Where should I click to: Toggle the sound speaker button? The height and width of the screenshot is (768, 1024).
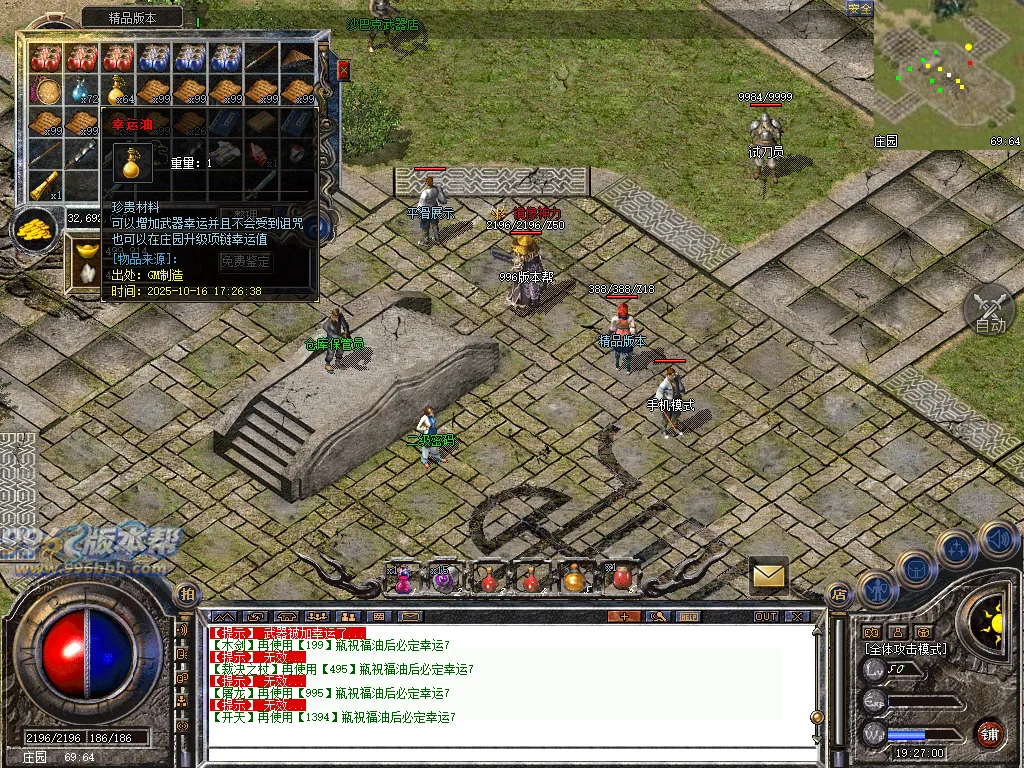(998, 541)
